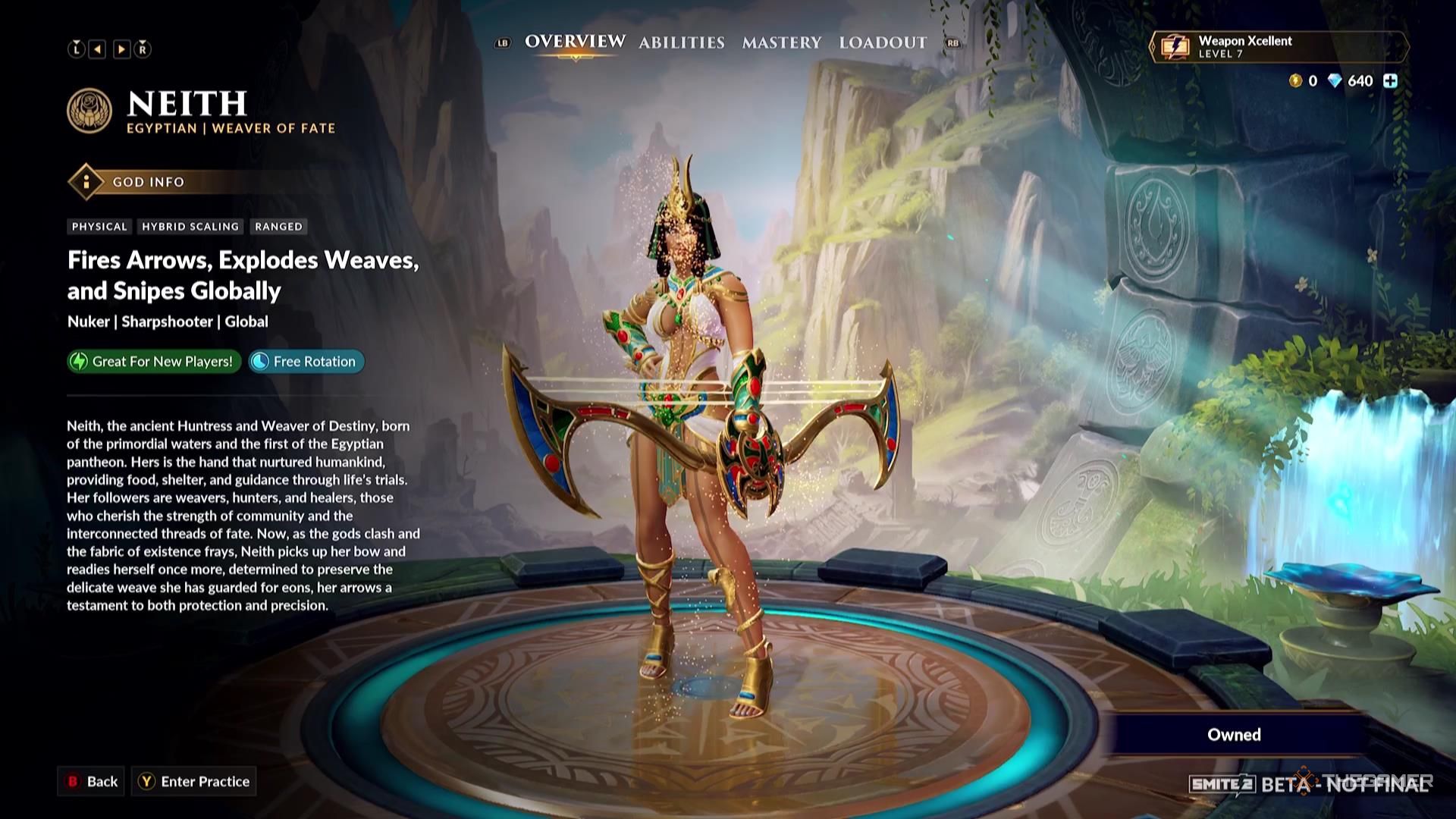
Task: Enter Practice mode with Neith
Action: point(194,781)
